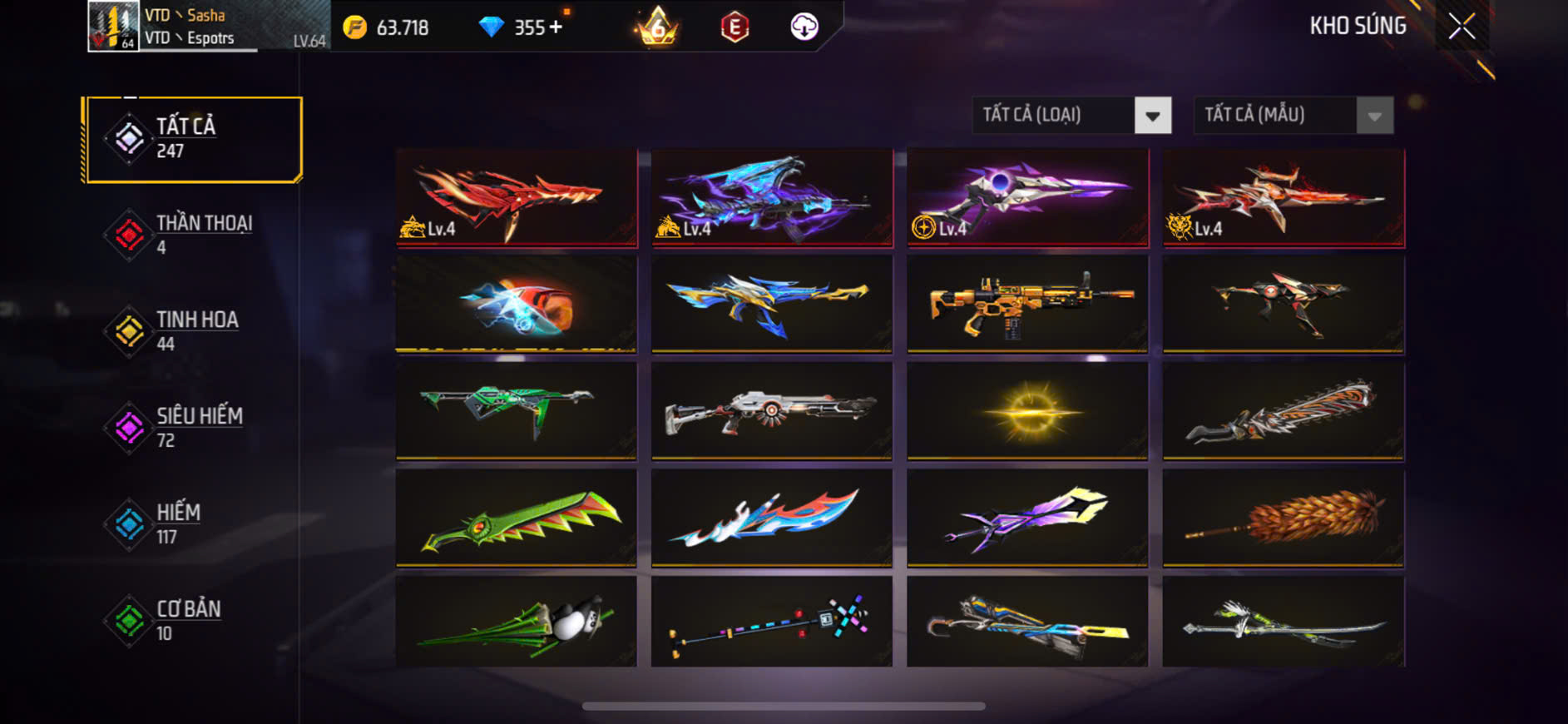
Task: Show the Siêu Hiếm weapon skins
Action: [193, 428]
